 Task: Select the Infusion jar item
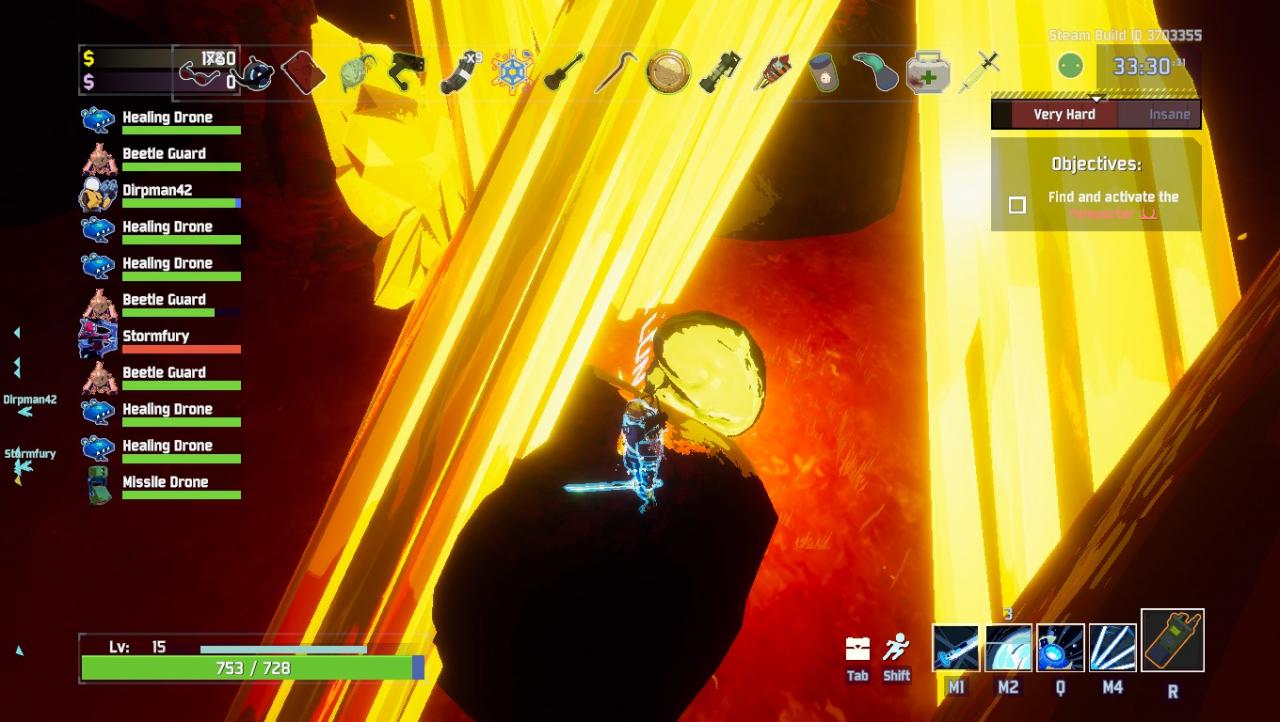coord(823,73)
